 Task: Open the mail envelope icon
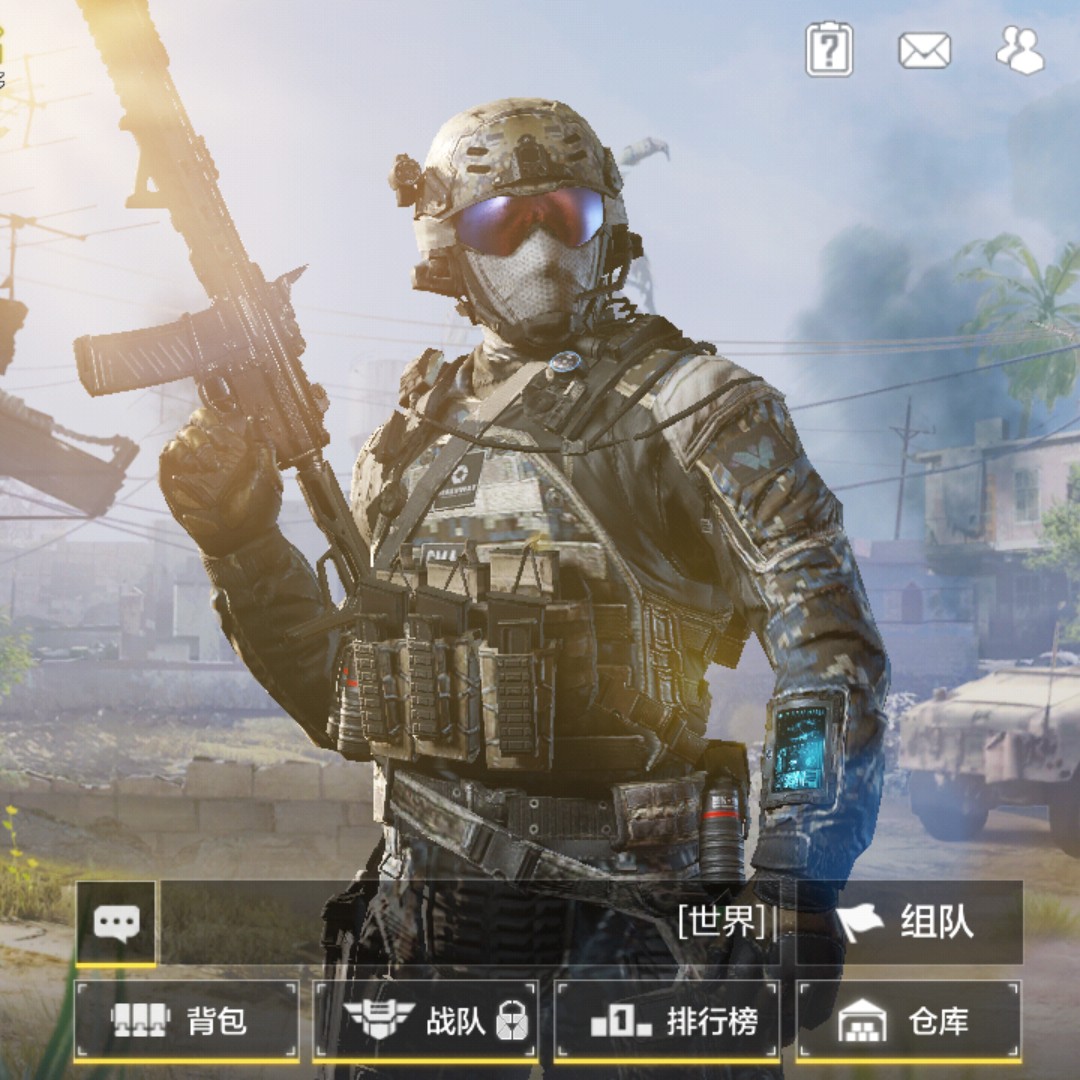point(924,50)
